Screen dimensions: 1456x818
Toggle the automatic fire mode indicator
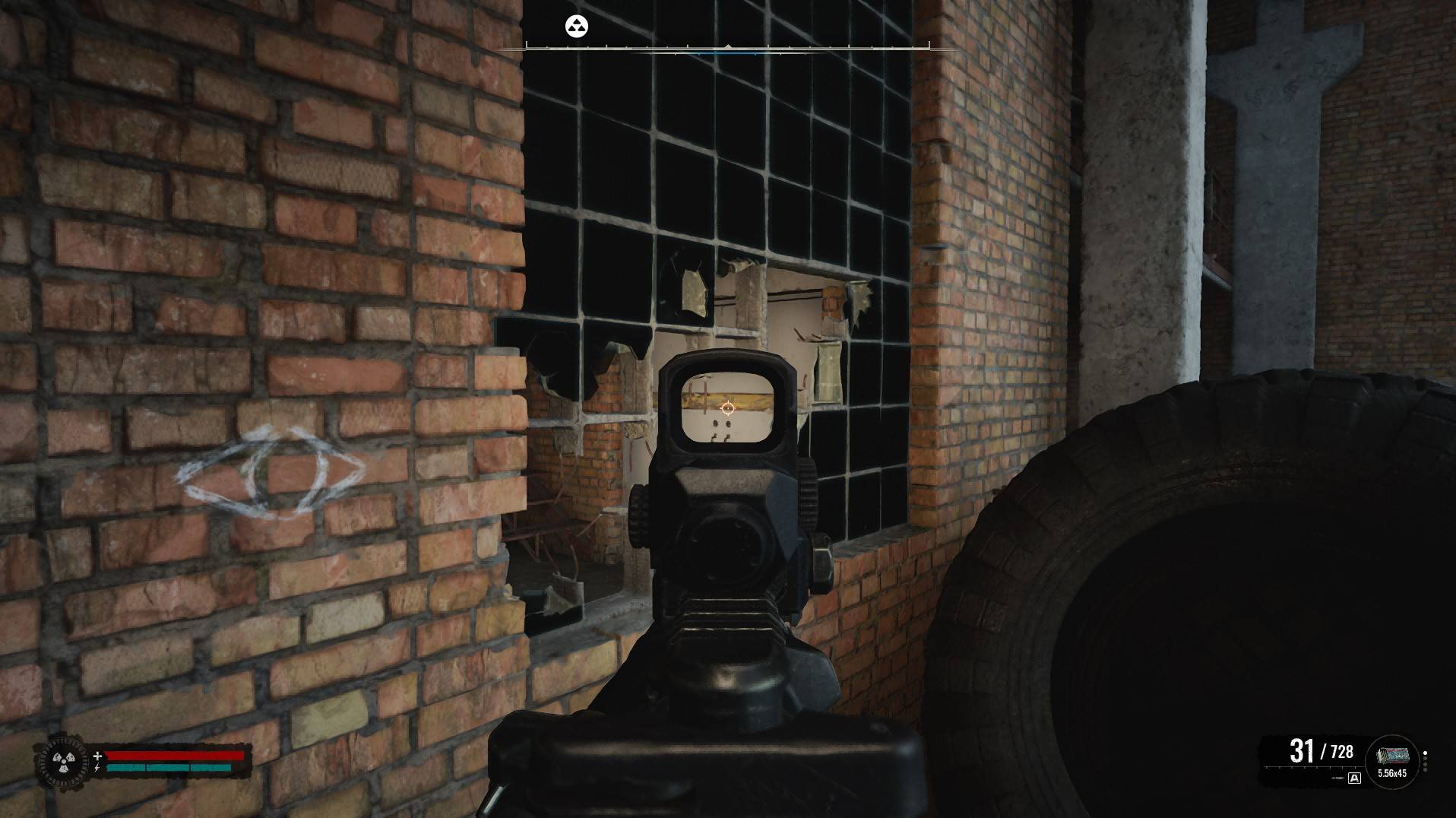tap(1354, 778)
